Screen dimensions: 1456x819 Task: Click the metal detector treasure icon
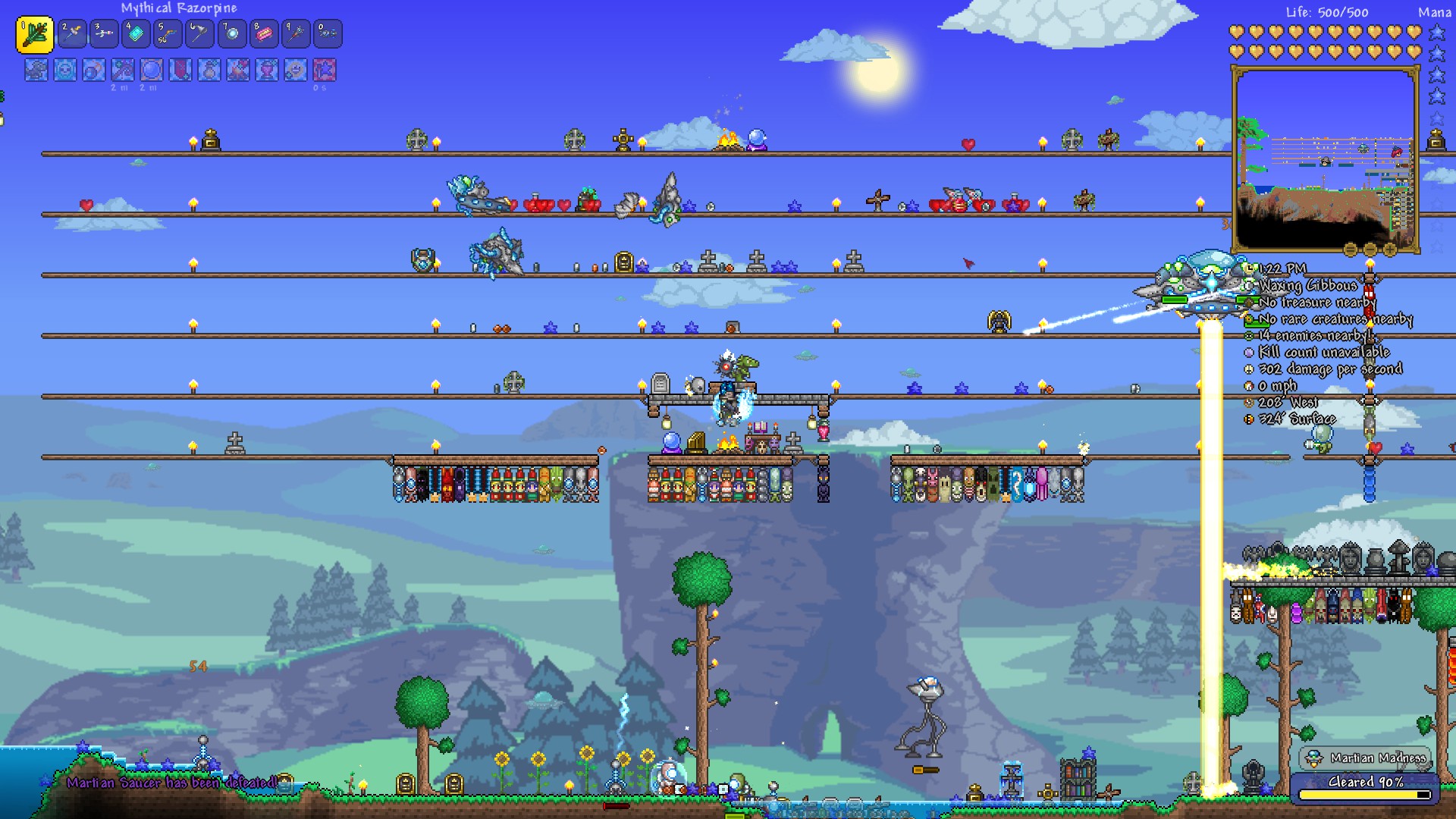pyautogui.click(x=1251, y=302)
